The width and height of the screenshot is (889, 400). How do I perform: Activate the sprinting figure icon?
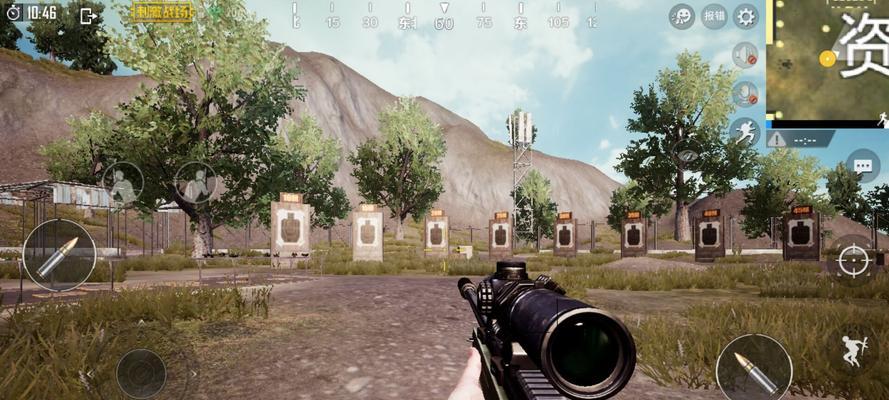click(743, 131)
